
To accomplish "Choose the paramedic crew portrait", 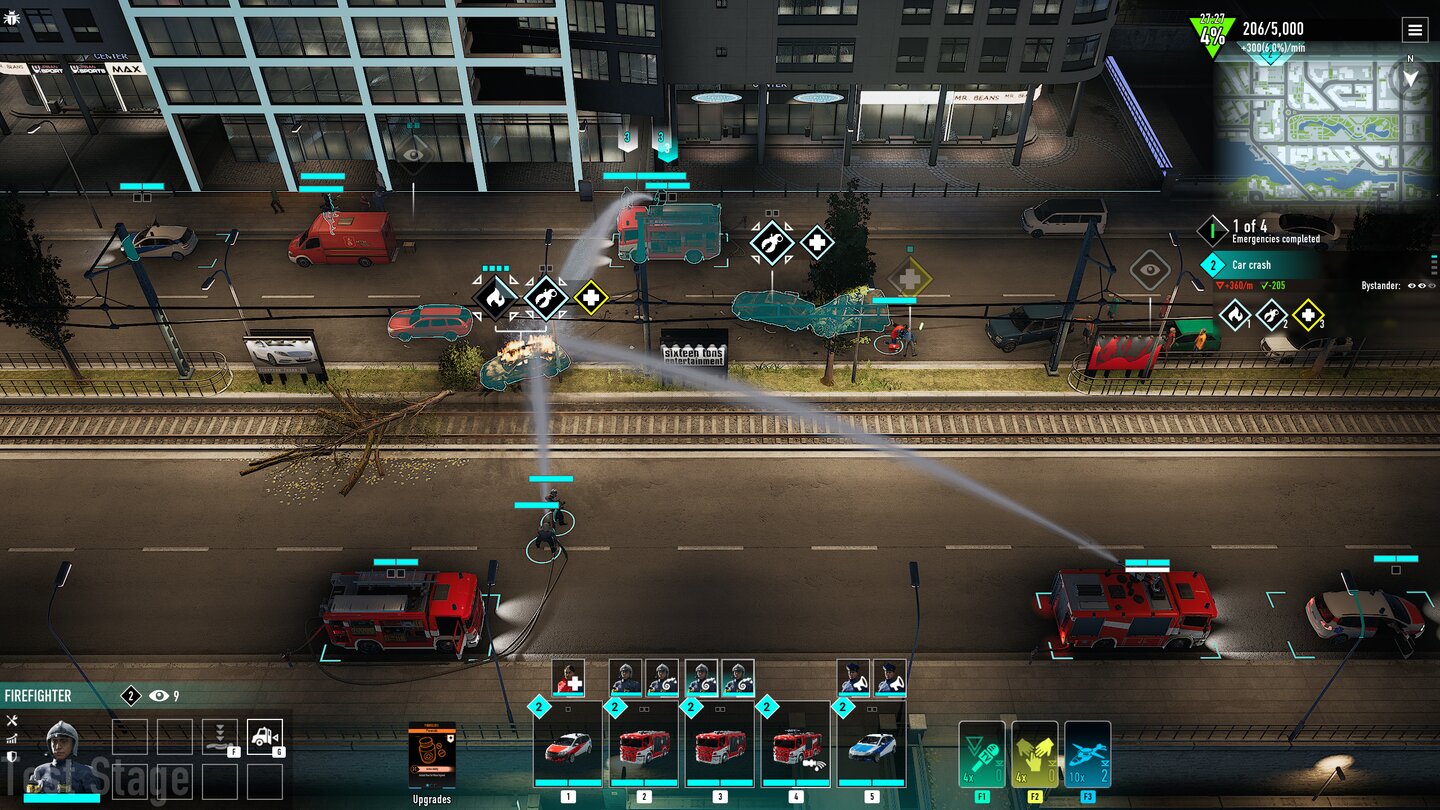I will 568,678.
